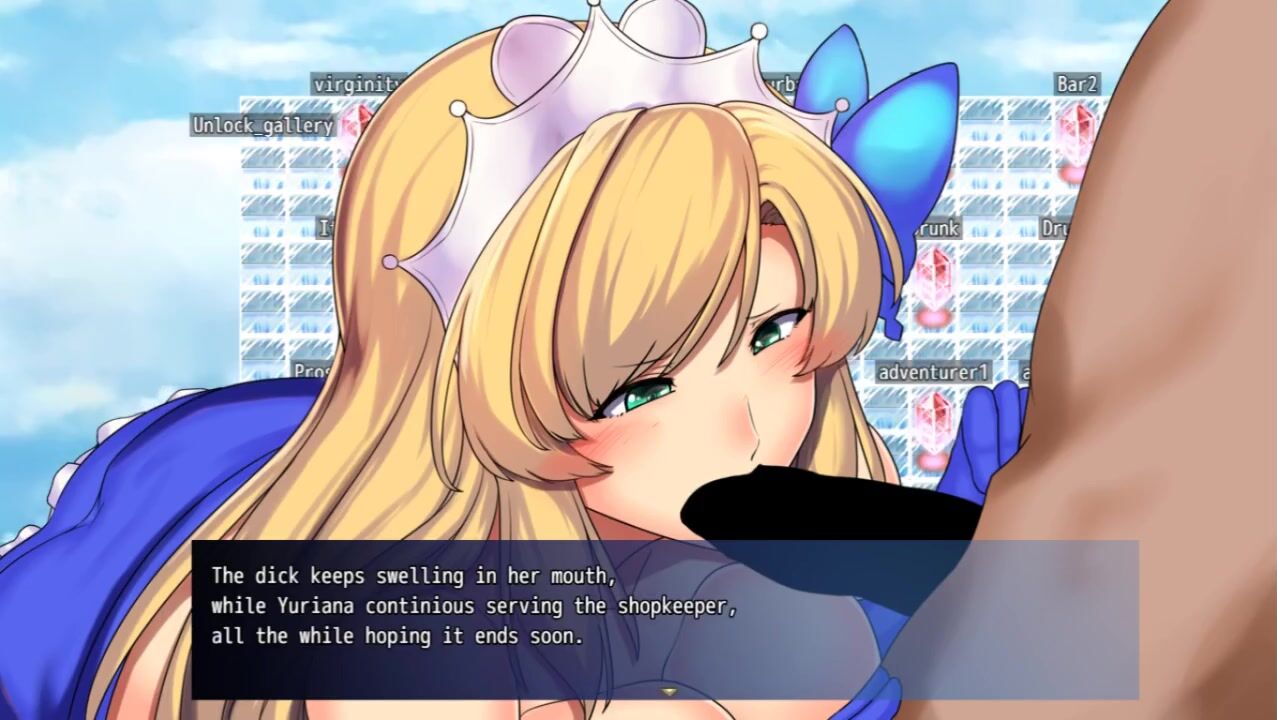The height and width of the screenshot is (720, 1277).
Task: Click the small continue arrow indicator
Action: (665, 690)
